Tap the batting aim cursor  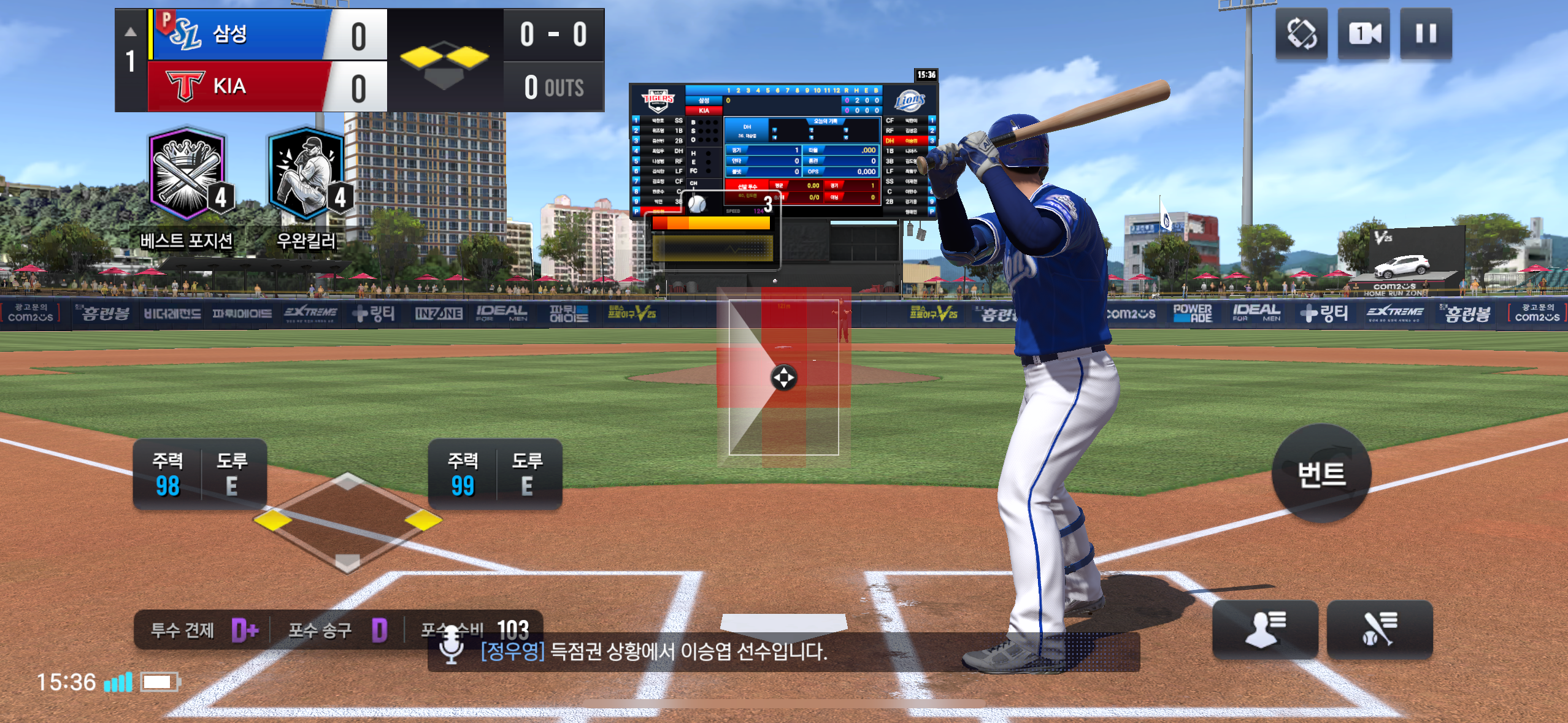783,377
